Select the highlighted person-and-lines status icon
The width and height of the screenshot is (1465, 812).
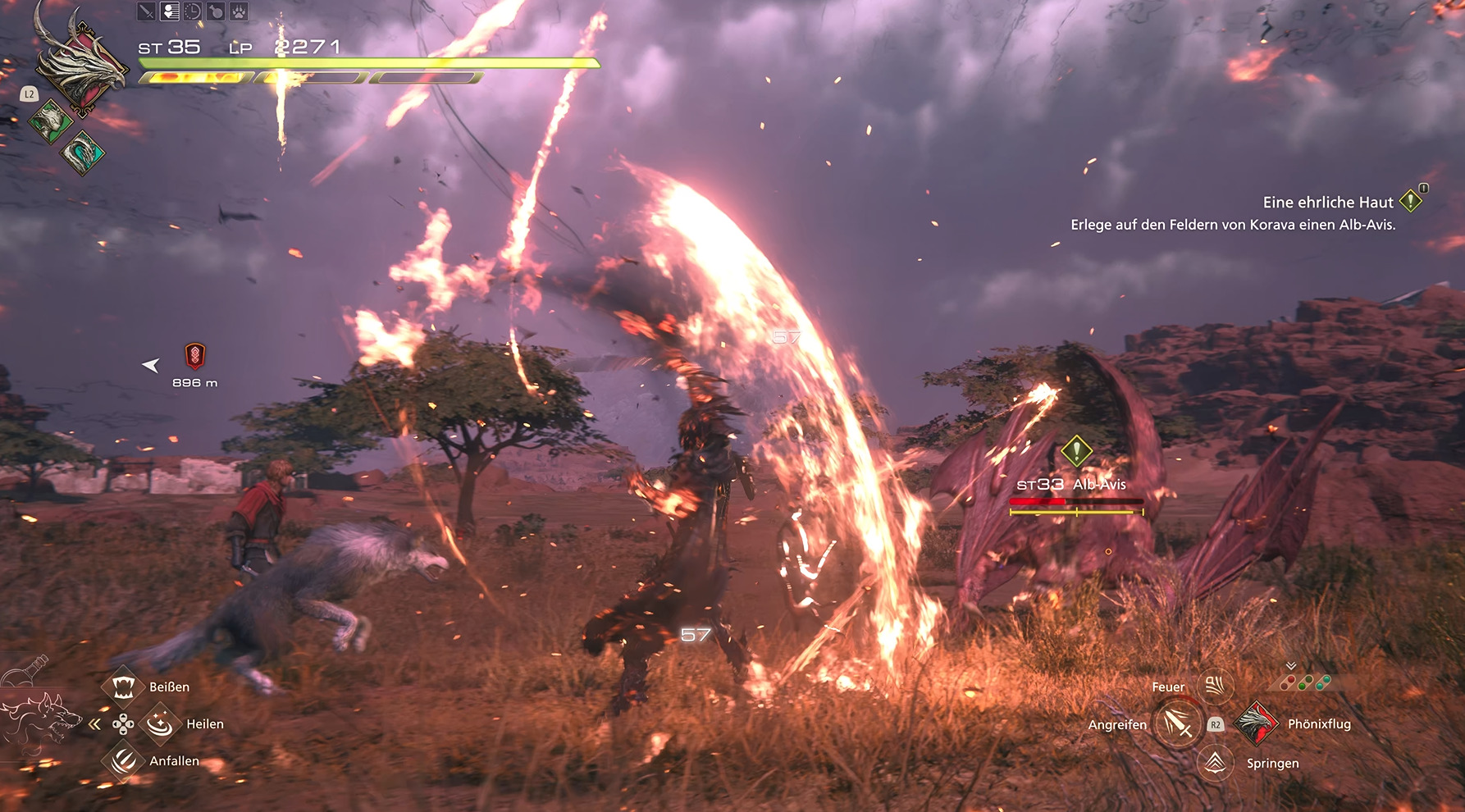pyautogui.click(x=170, y=11)
